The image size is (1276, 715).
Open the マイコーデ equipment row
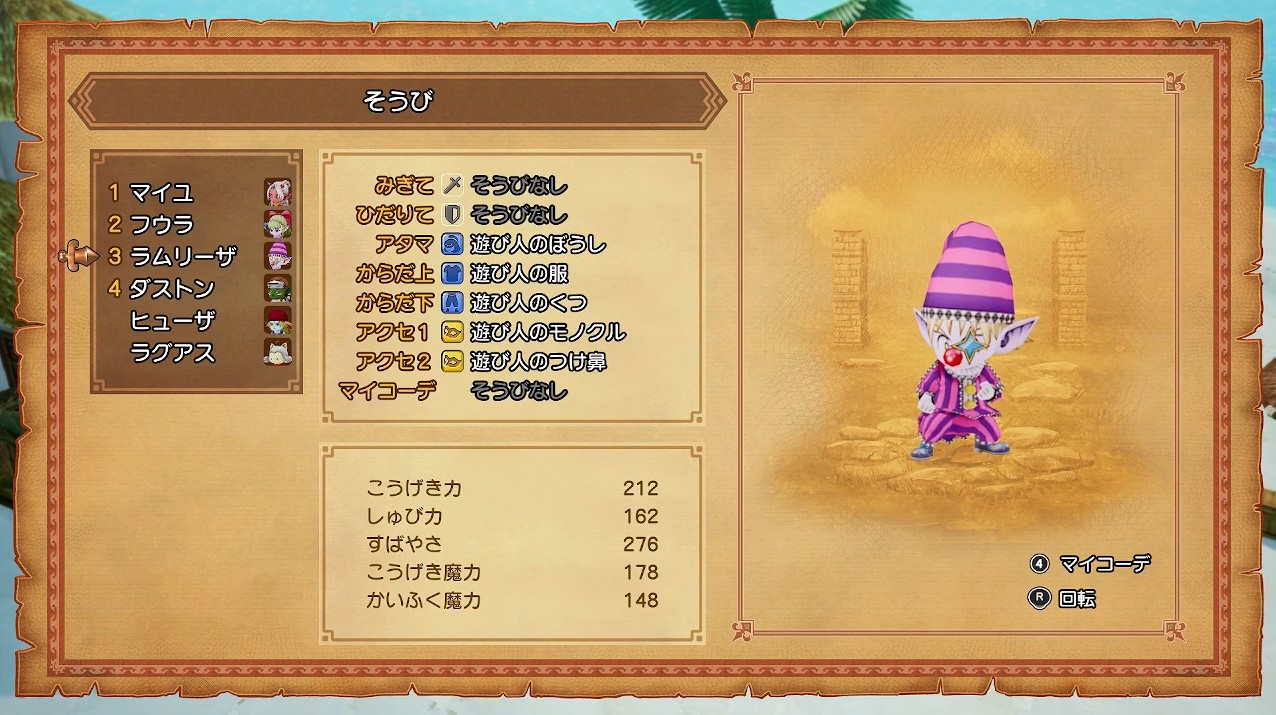(x=518, y=391)
